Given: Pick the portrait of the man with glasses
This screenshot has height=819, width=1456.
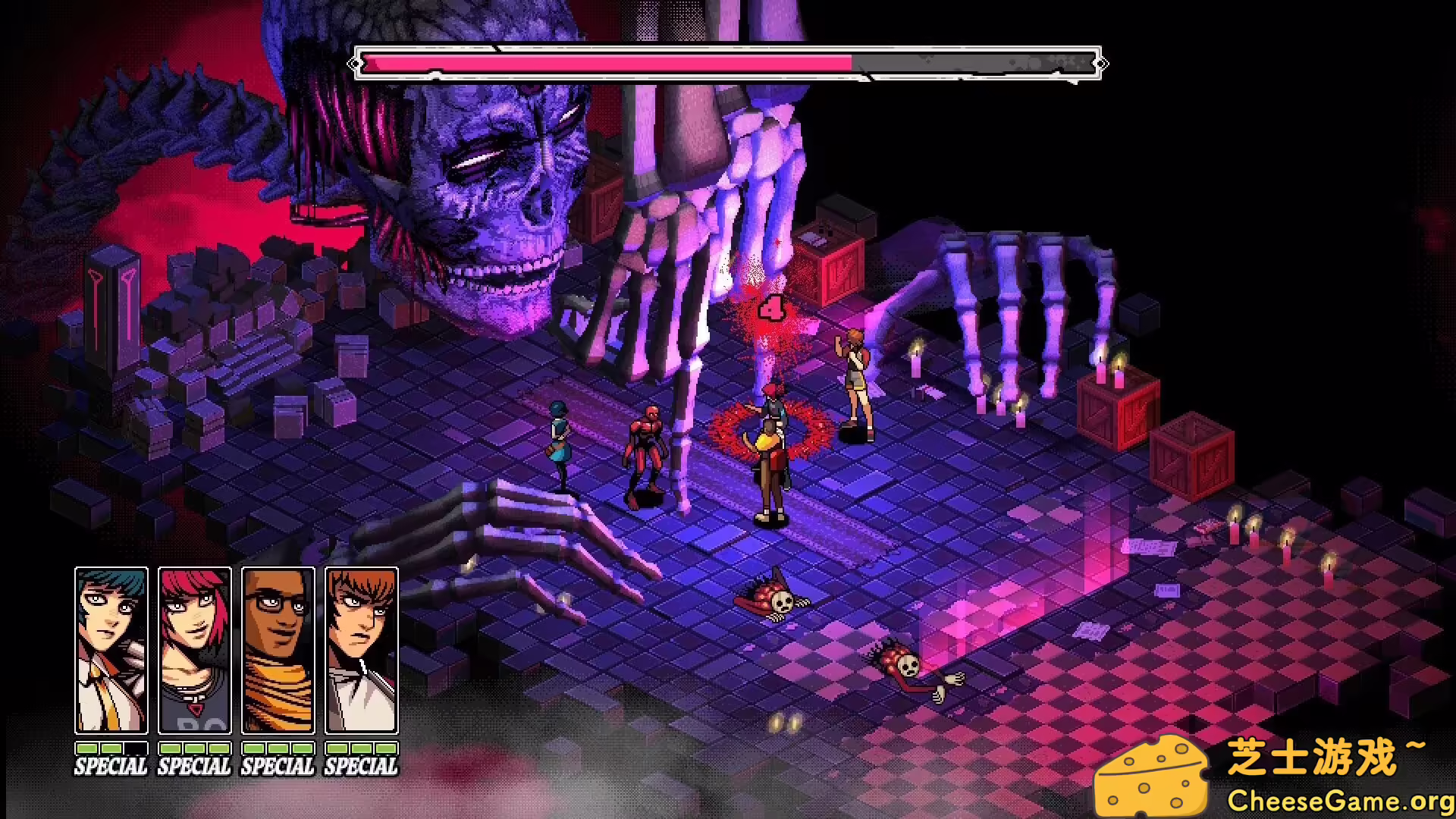Looking at the screenshot, I should (x=278, y=651).
